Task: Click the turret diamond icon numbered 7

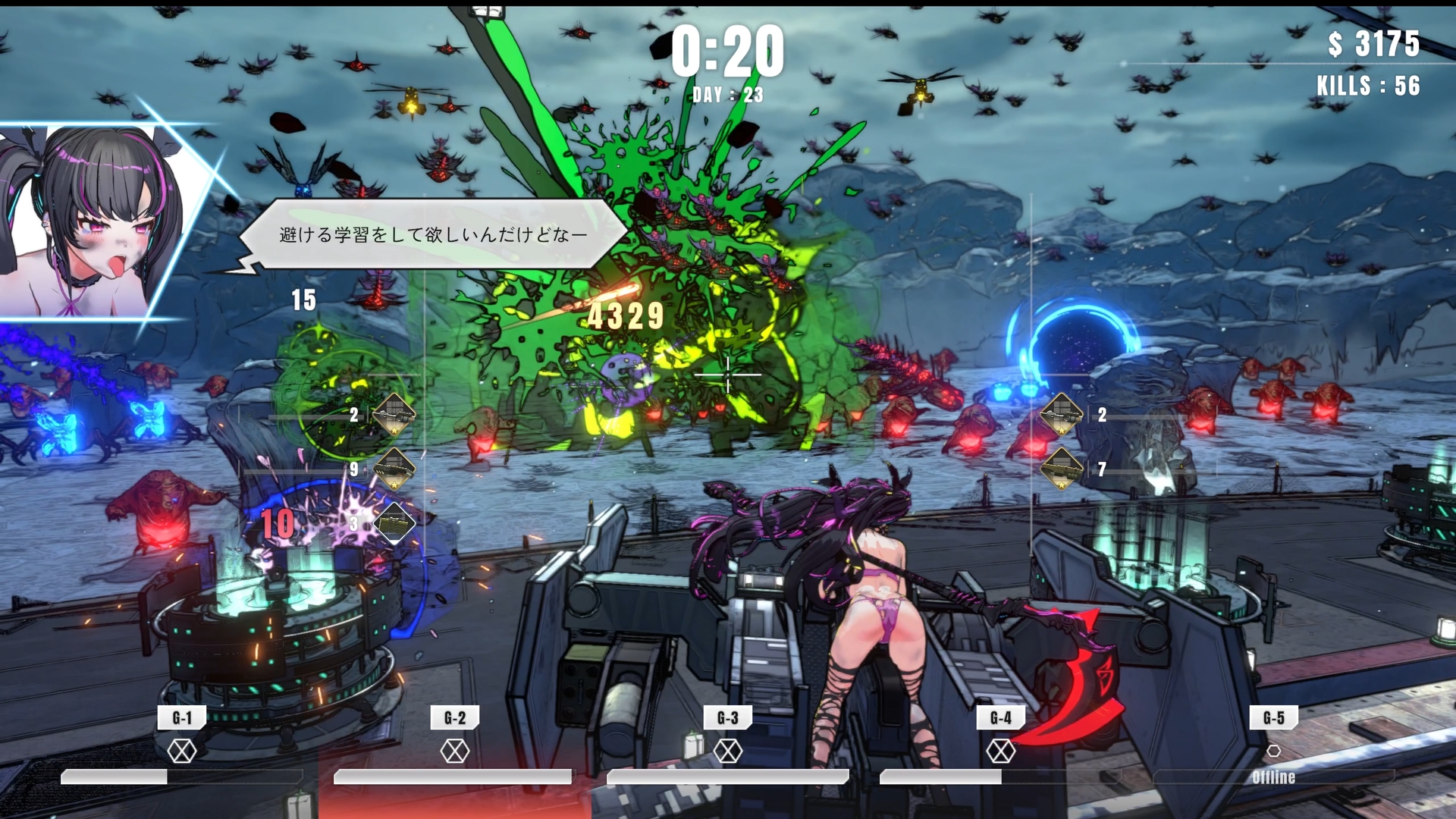Action: pos(1061,469)
